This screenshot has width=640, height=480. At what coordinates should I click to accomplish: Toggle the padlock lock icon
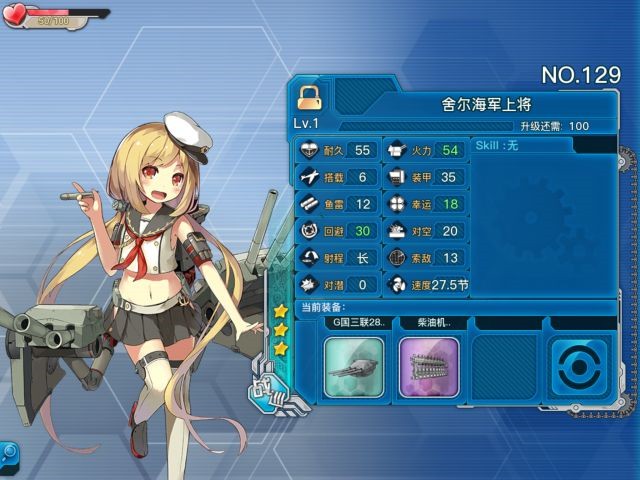coord(308,98)
